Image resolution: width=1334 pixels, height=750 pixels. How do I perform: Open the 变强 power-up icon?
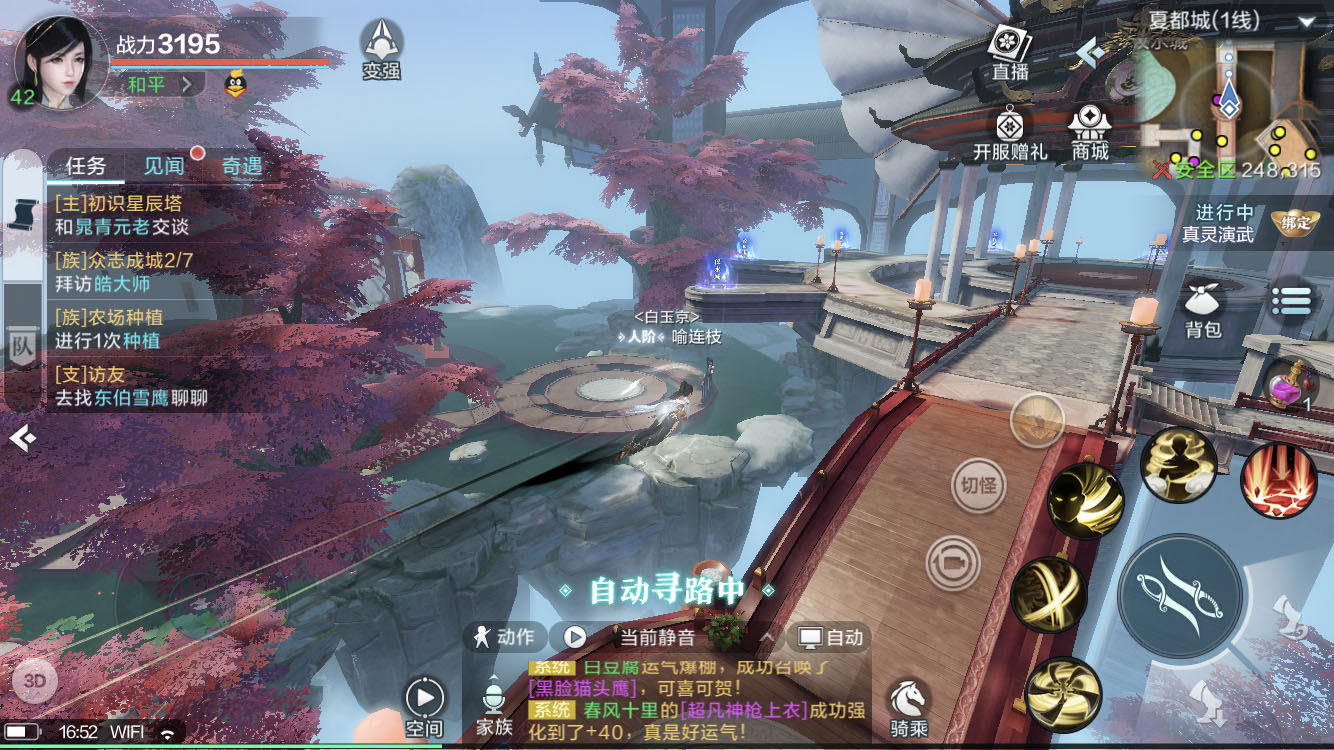381,48
